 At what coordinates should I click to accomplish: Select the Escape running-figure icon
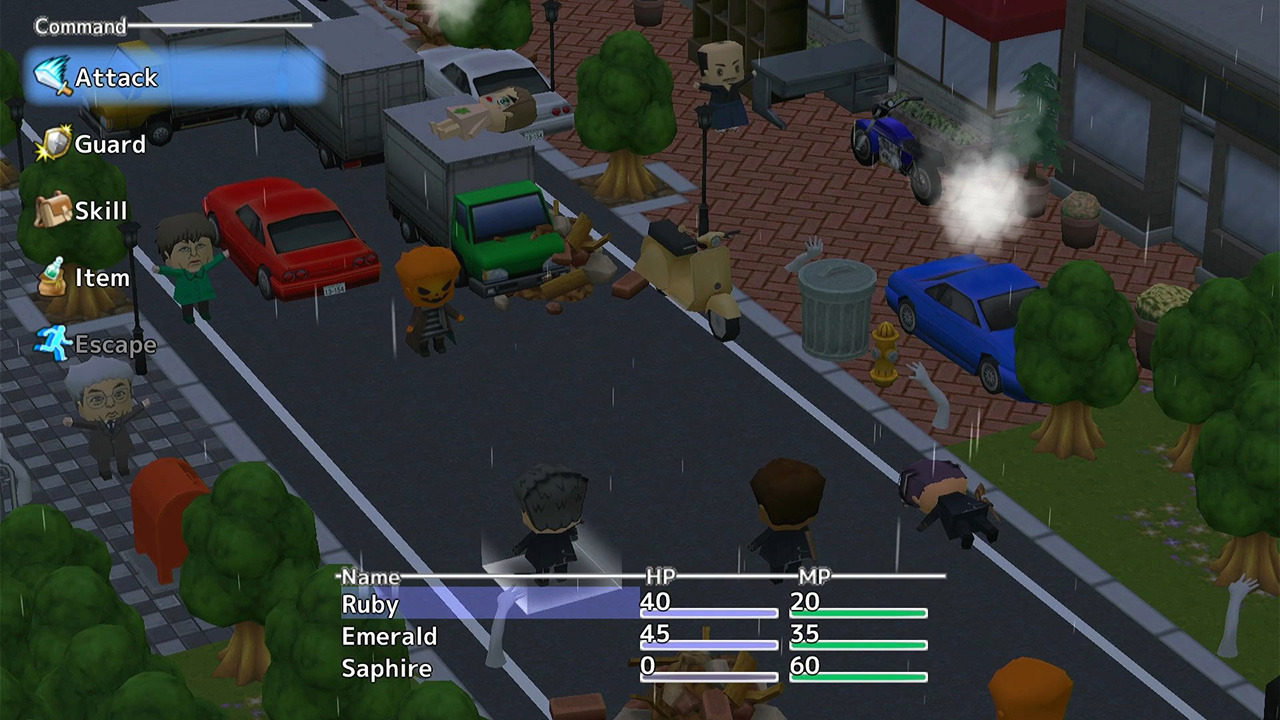[x=55, y=343]
